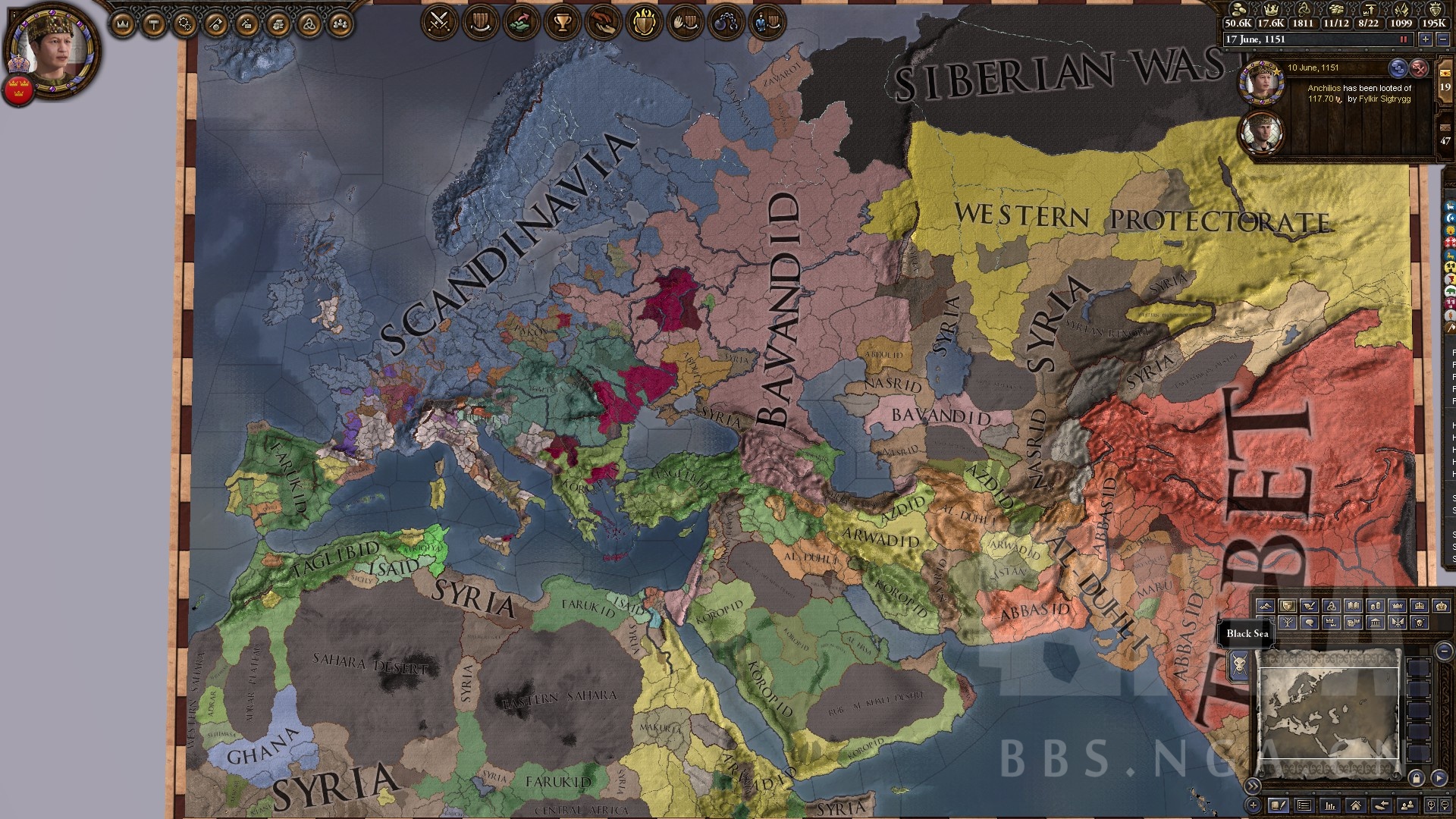
Task: Open the military view crossed swords tab
Action: 439,20
